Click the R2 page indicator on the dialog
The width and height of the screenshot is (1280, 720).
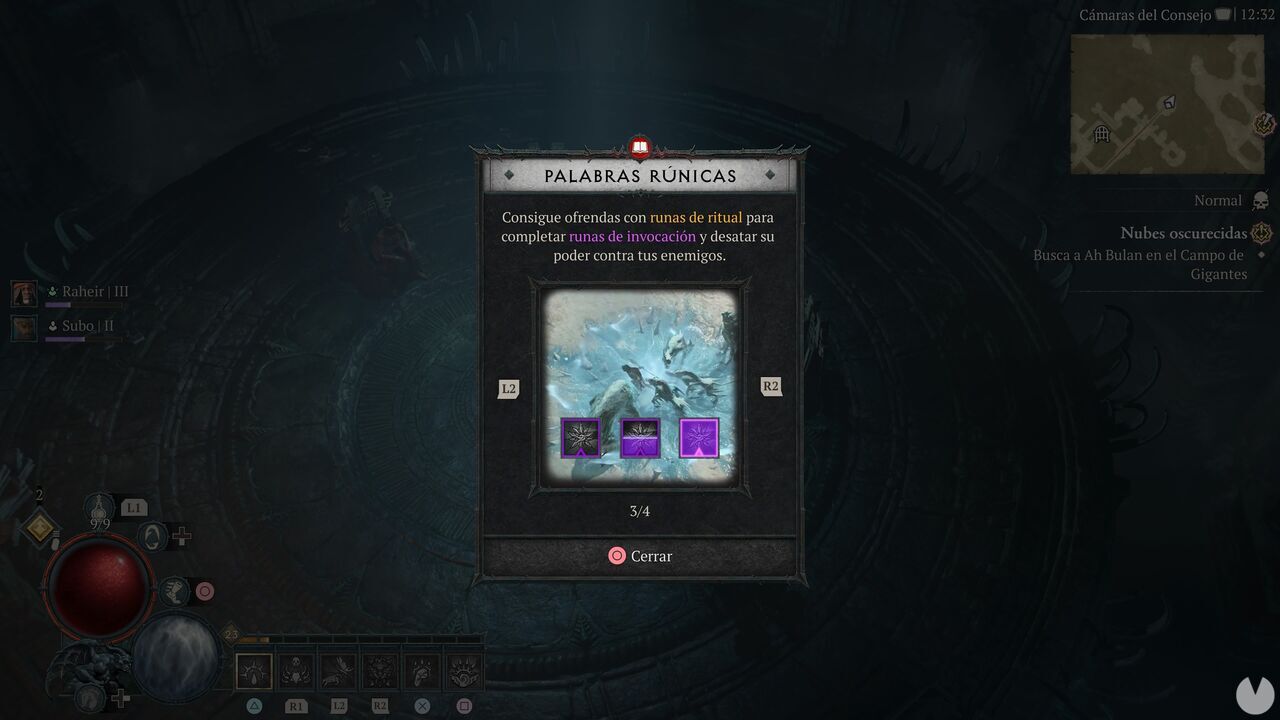click(x=770, y=386)
